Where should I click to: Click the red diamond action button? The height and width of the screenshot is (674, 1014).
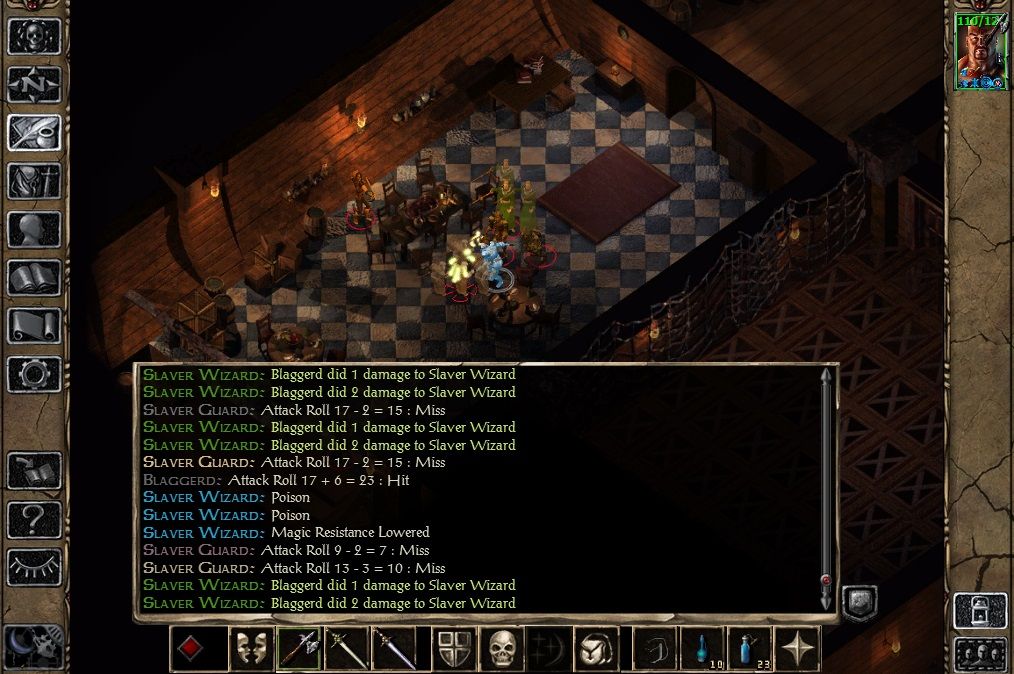[190, 648]
